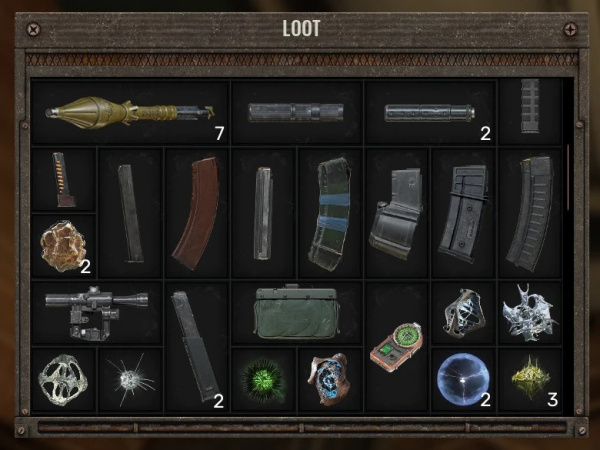600x450 pixels.
Task: Select the RPG rocket stack of 7
Action: click(x=130, y=113)
